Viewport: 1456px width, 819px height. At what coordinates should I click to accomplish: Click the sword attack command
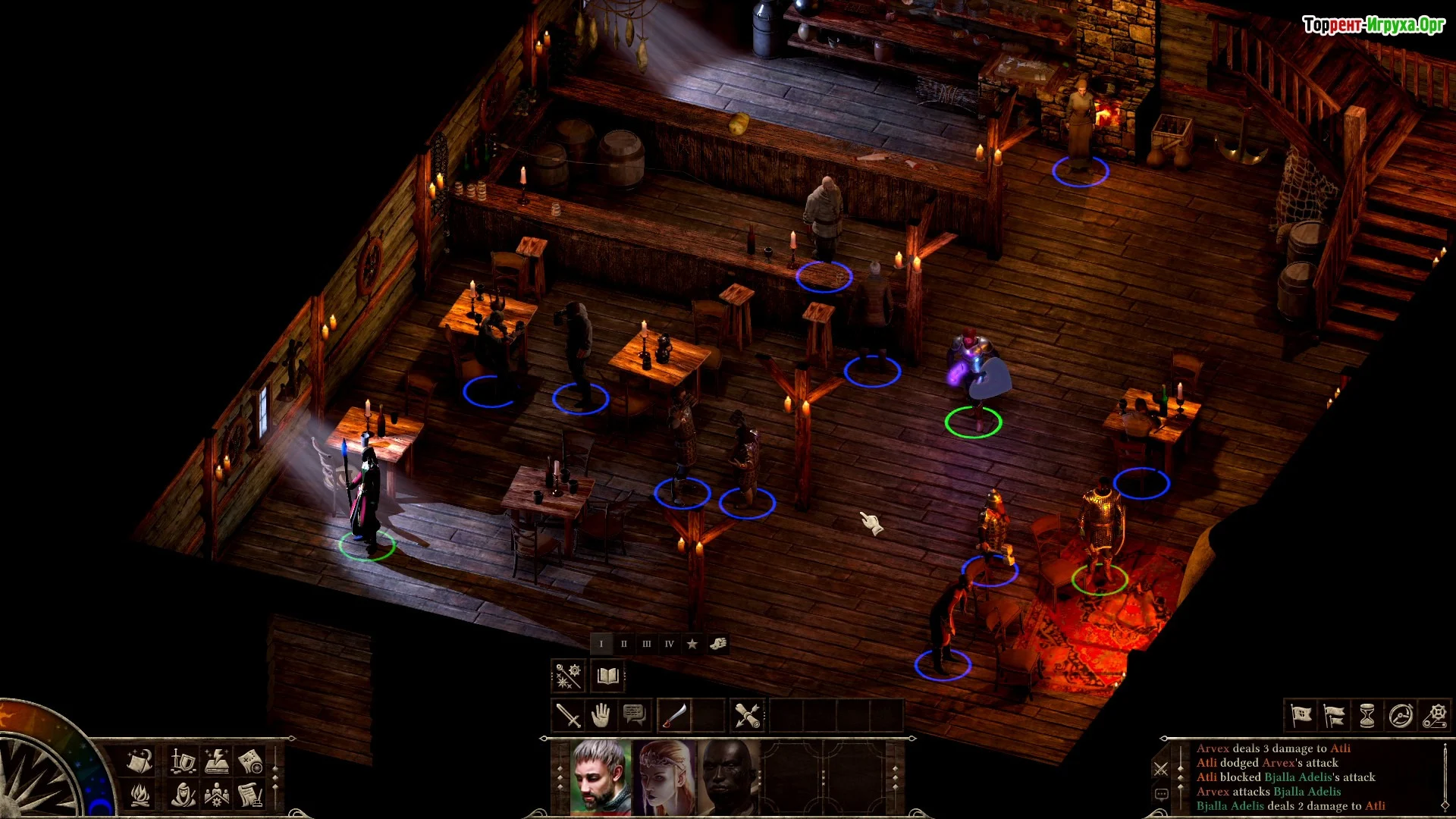pos(568,715)
